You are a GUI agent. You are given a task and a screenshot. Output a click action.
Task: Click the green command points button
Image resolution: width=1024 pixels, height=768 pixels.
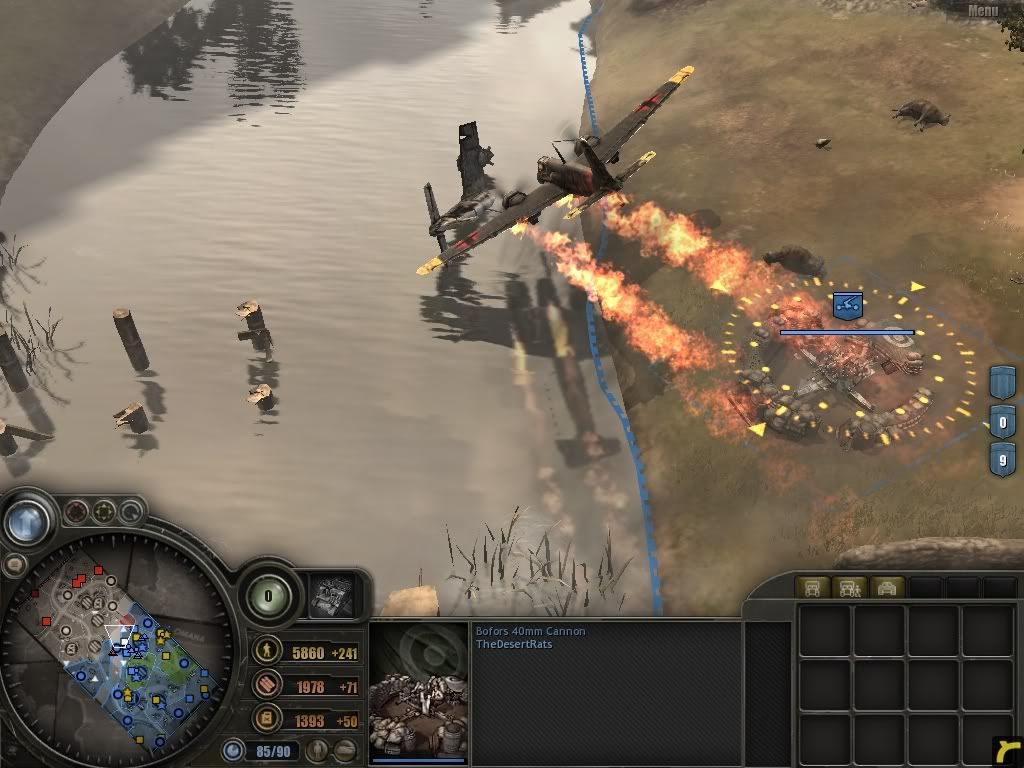[270, 596]
